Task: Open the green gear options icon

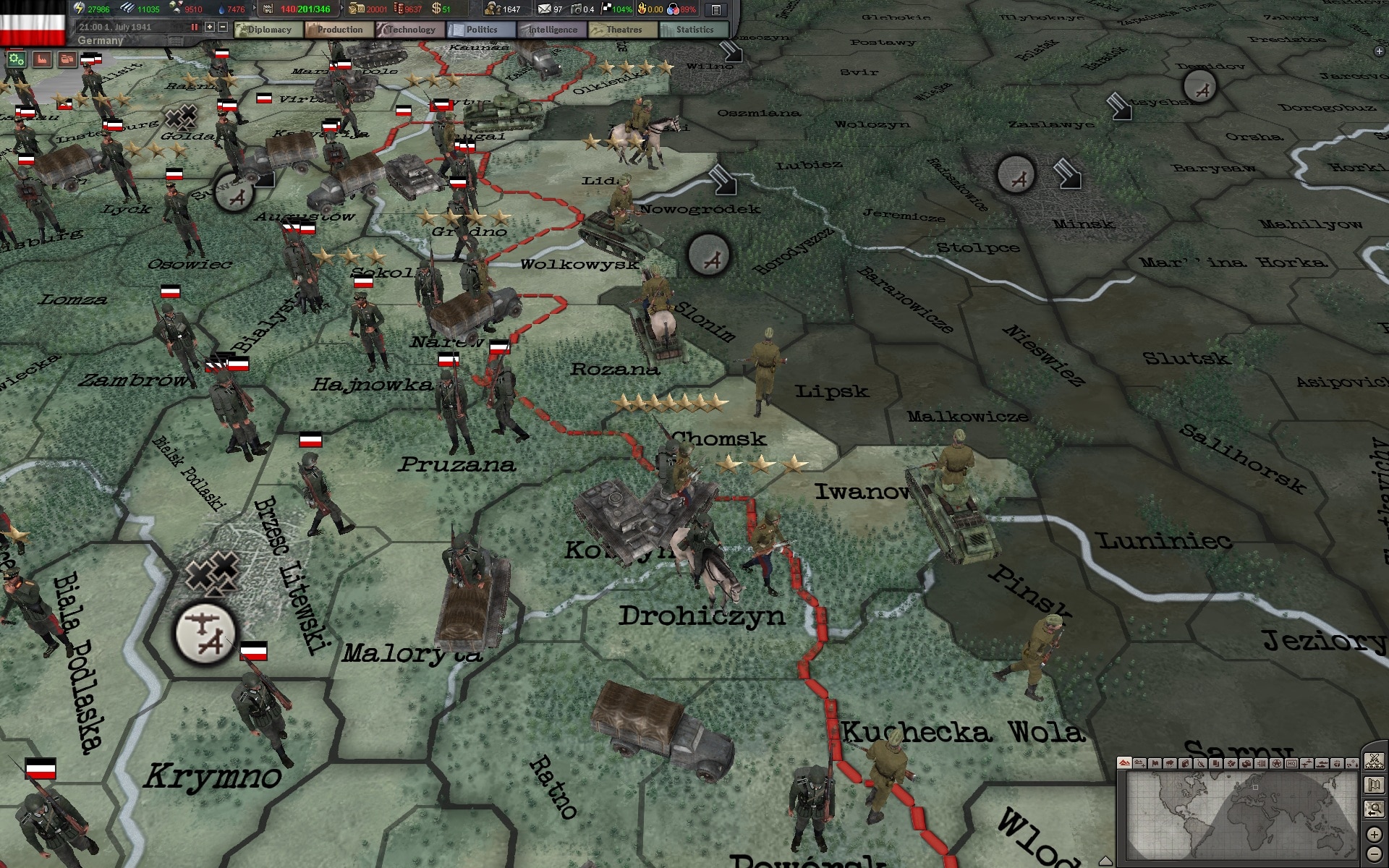Action: (16, 60)
